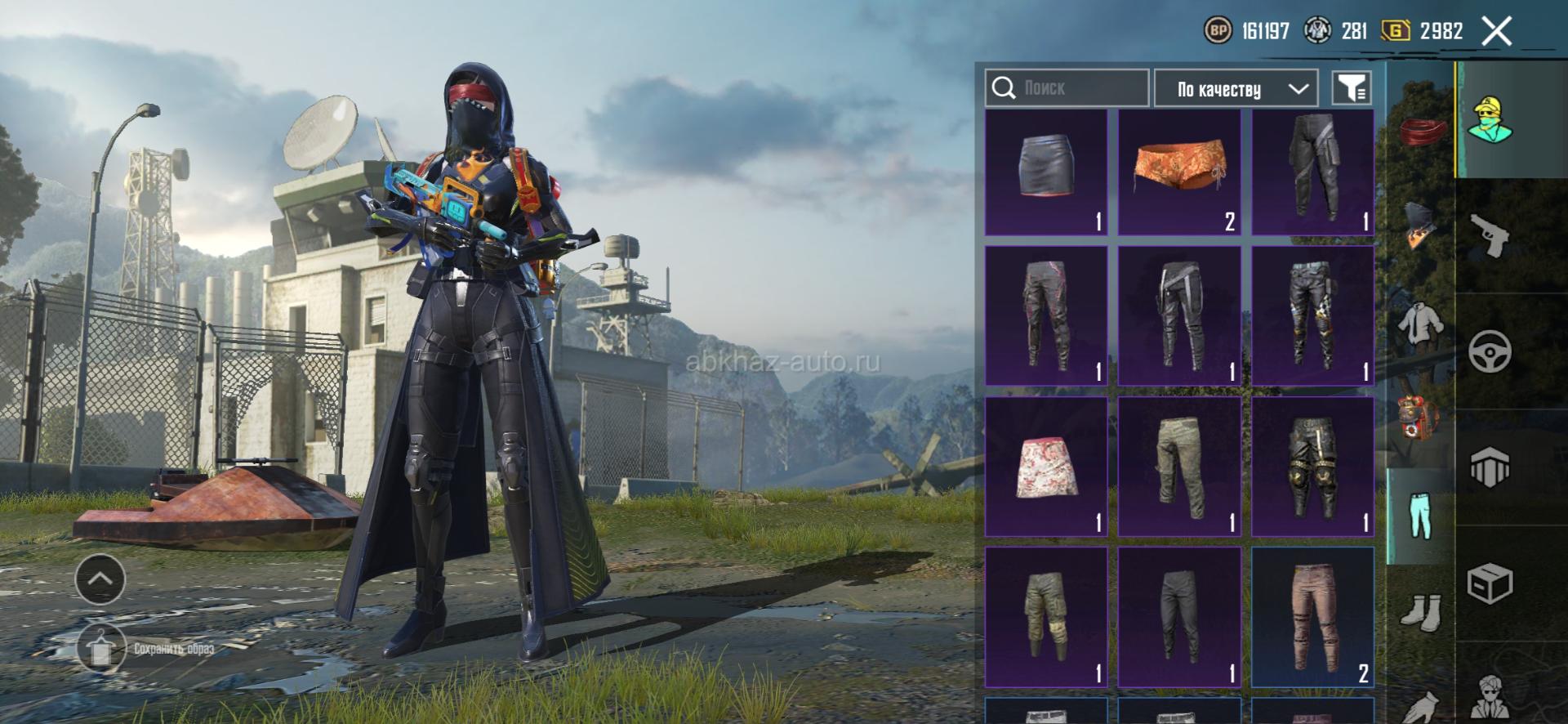Screen dimensions: 1568x724
Task: Select the white floral skirt item
Action: point(1046,467)
